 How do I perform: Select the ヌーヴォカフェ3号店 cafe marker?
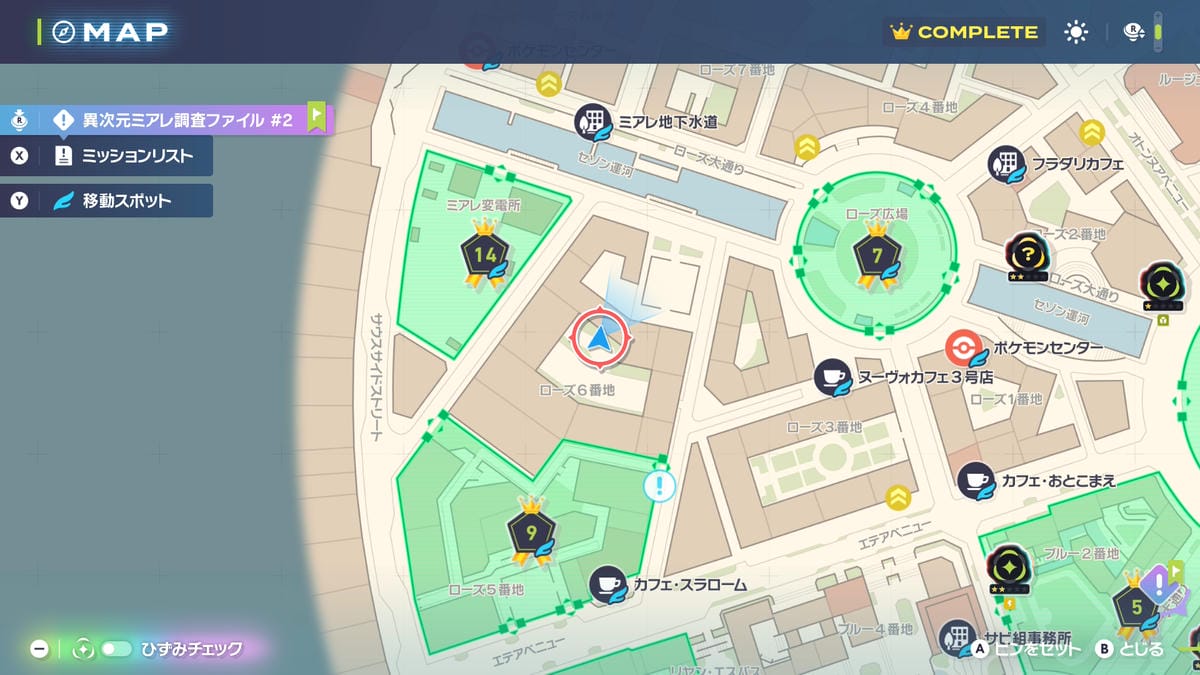click(832, 377)
